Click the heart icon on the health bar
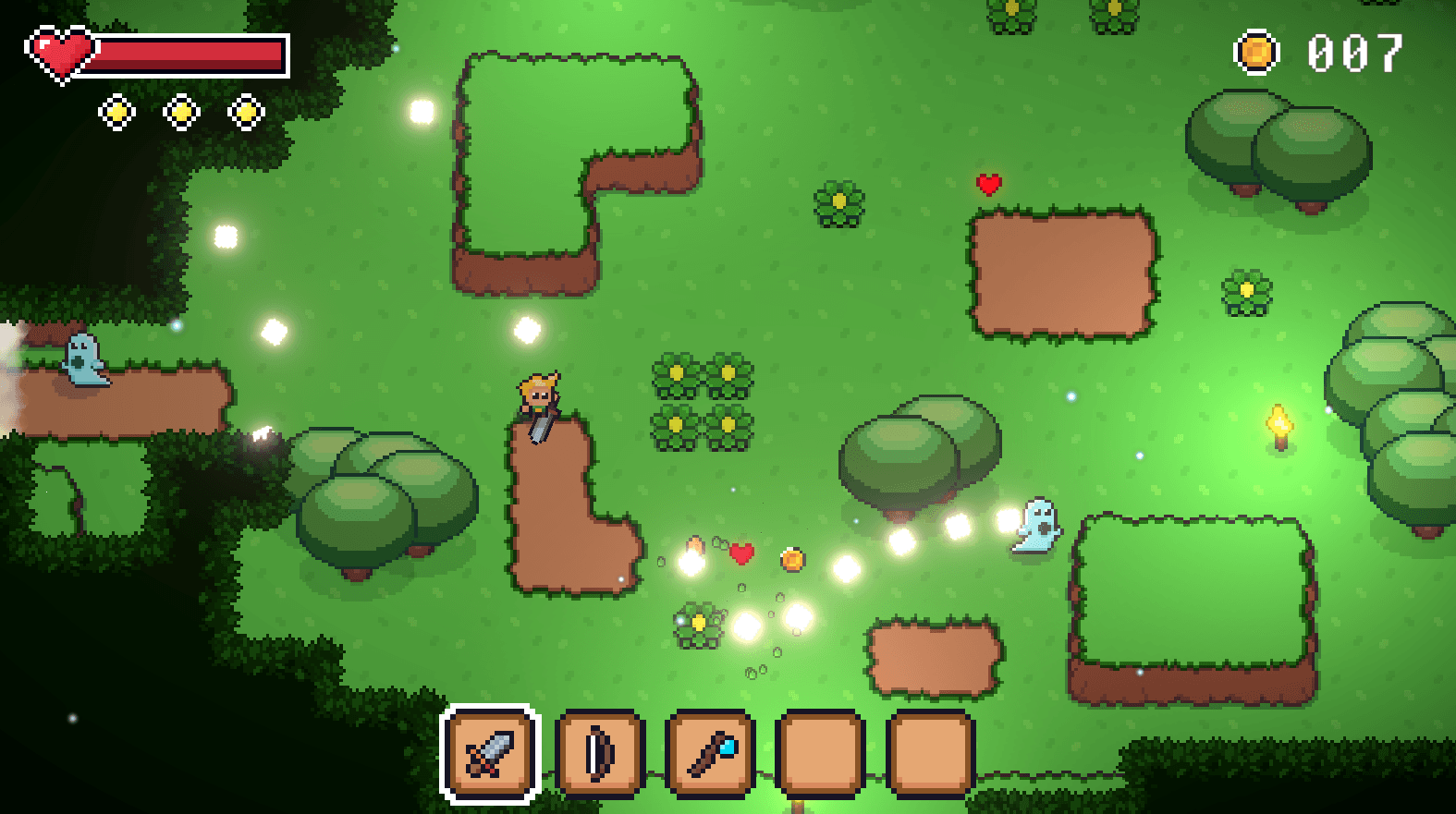The width and height of the screenshot is (1456, 814). pyautogui.click(x=61, y=53)
